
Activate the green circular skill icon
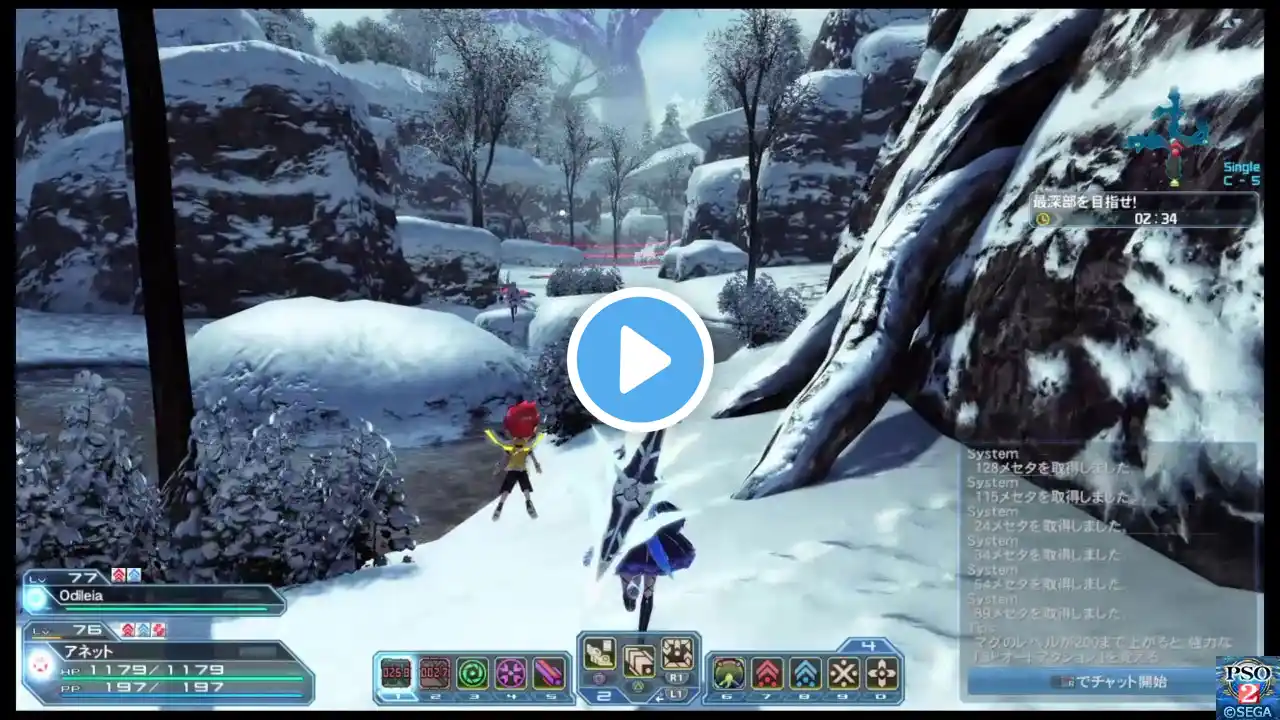pyautogui.click(x=472, y=673)
